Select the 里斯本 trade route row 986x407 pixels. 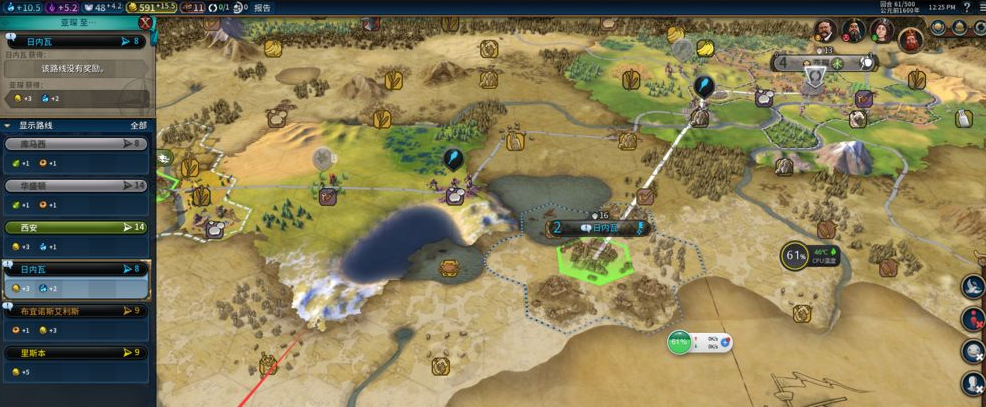pos(76,353)
